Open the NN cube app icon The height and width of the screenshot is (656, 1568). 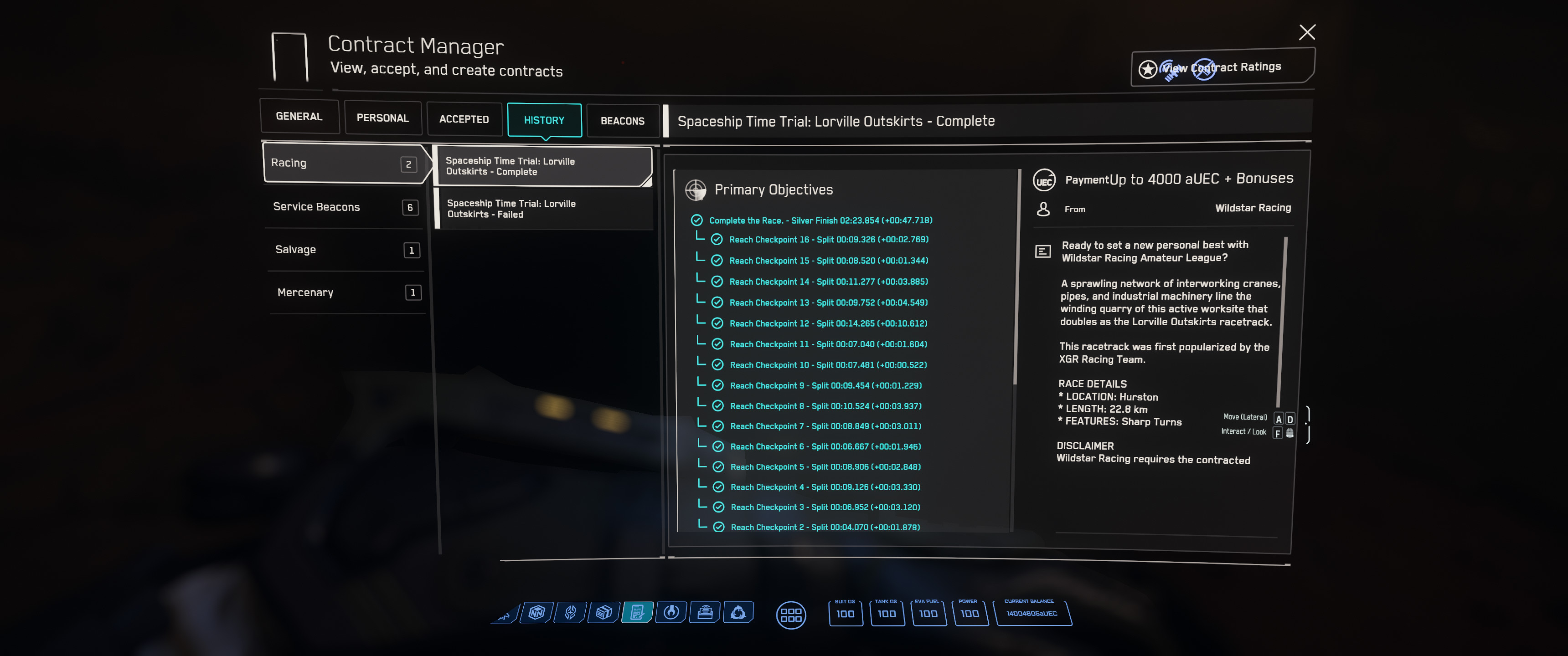coord(537,612)
